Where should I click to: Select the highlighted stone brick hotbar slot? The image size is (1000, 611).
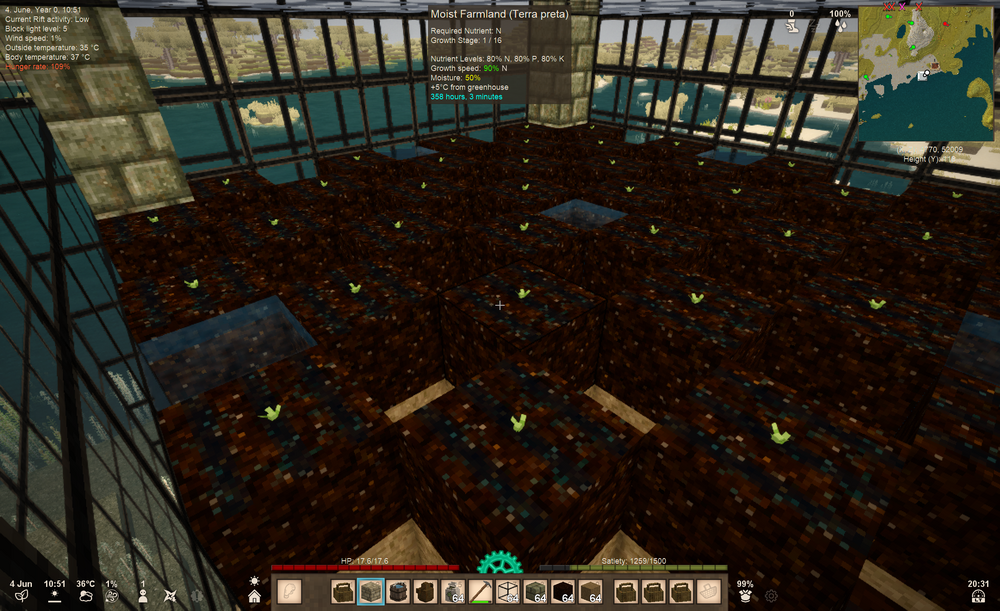pyautogui.click(x=371, y=592)
